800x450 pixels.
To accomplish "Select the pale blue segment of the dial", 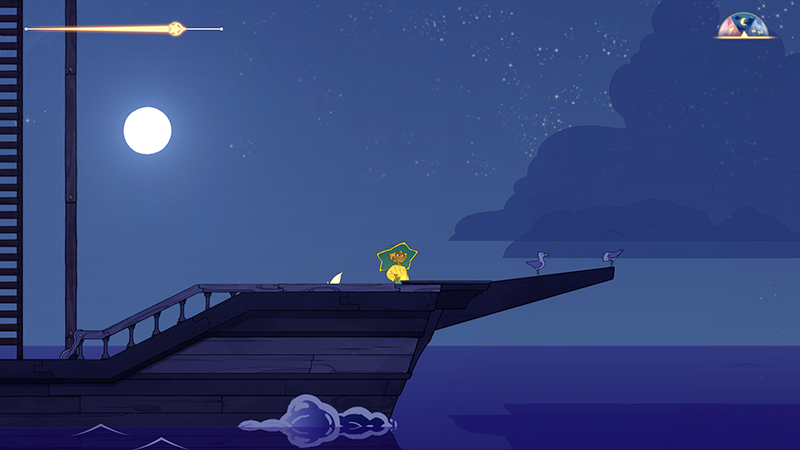I will pyautogui.click(x=759, y=28).
